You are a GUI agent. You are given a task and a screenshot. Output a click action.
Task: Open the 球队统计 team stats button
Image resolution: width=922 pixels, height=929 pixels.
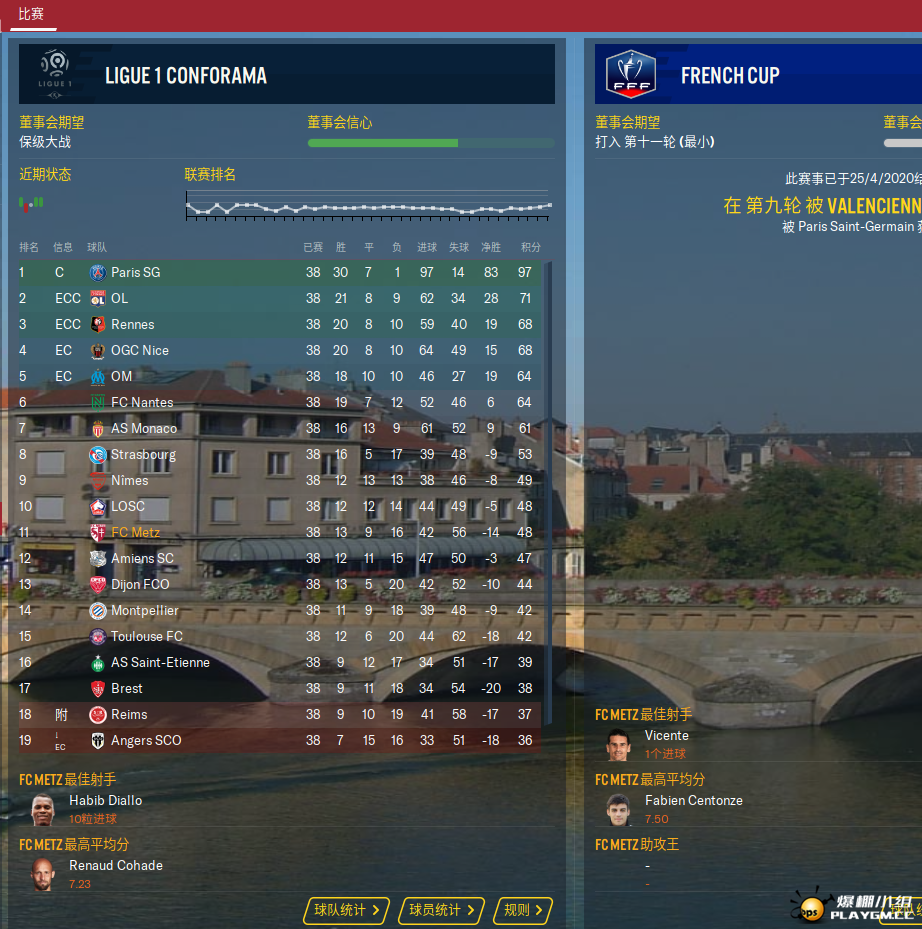[346, 910]
